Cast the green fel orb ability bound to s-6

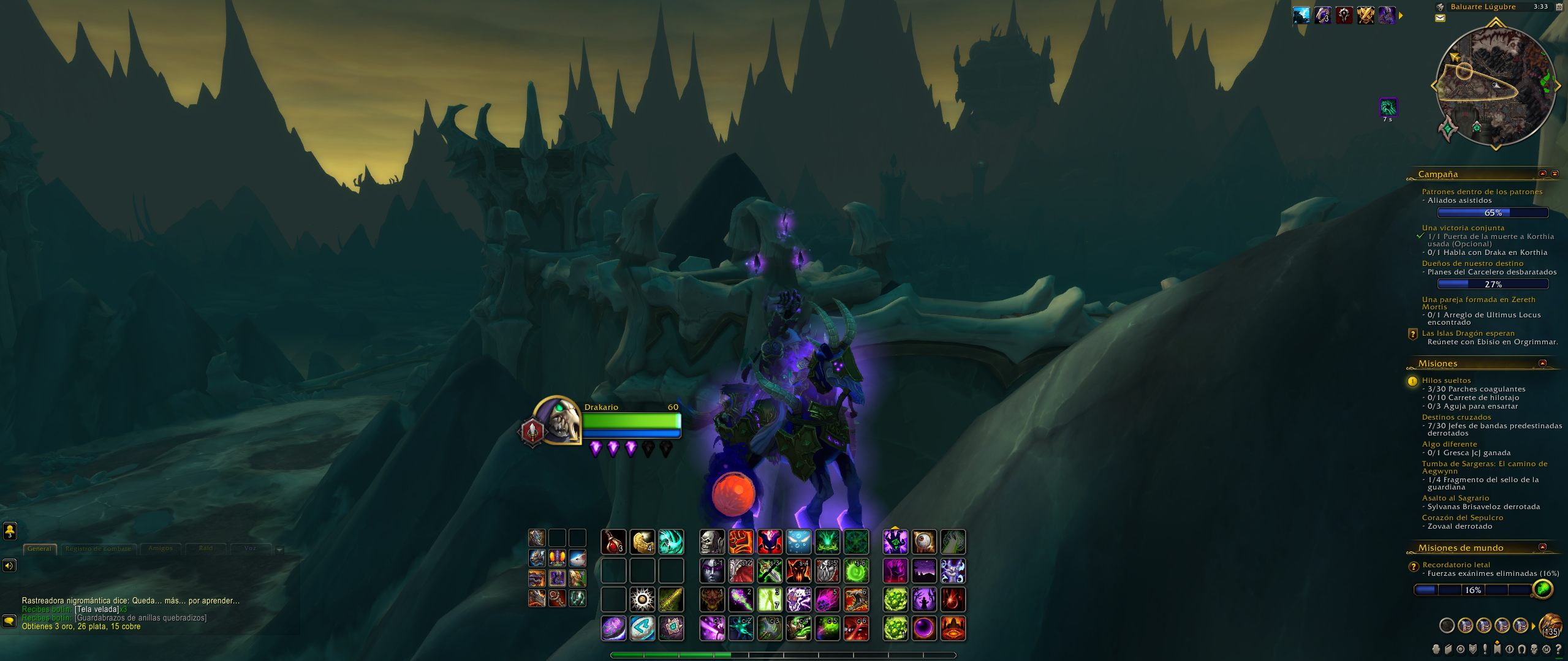[x=856, y=571]
